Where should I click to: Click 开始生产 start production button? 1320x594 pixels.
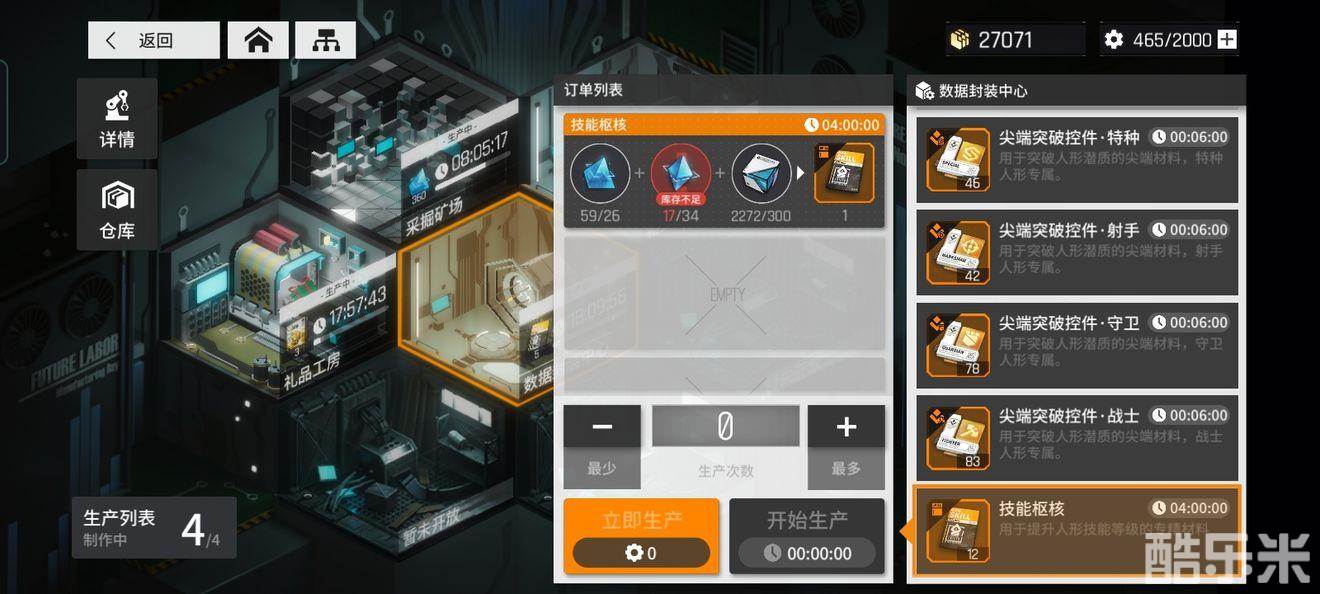coord(807,536)
